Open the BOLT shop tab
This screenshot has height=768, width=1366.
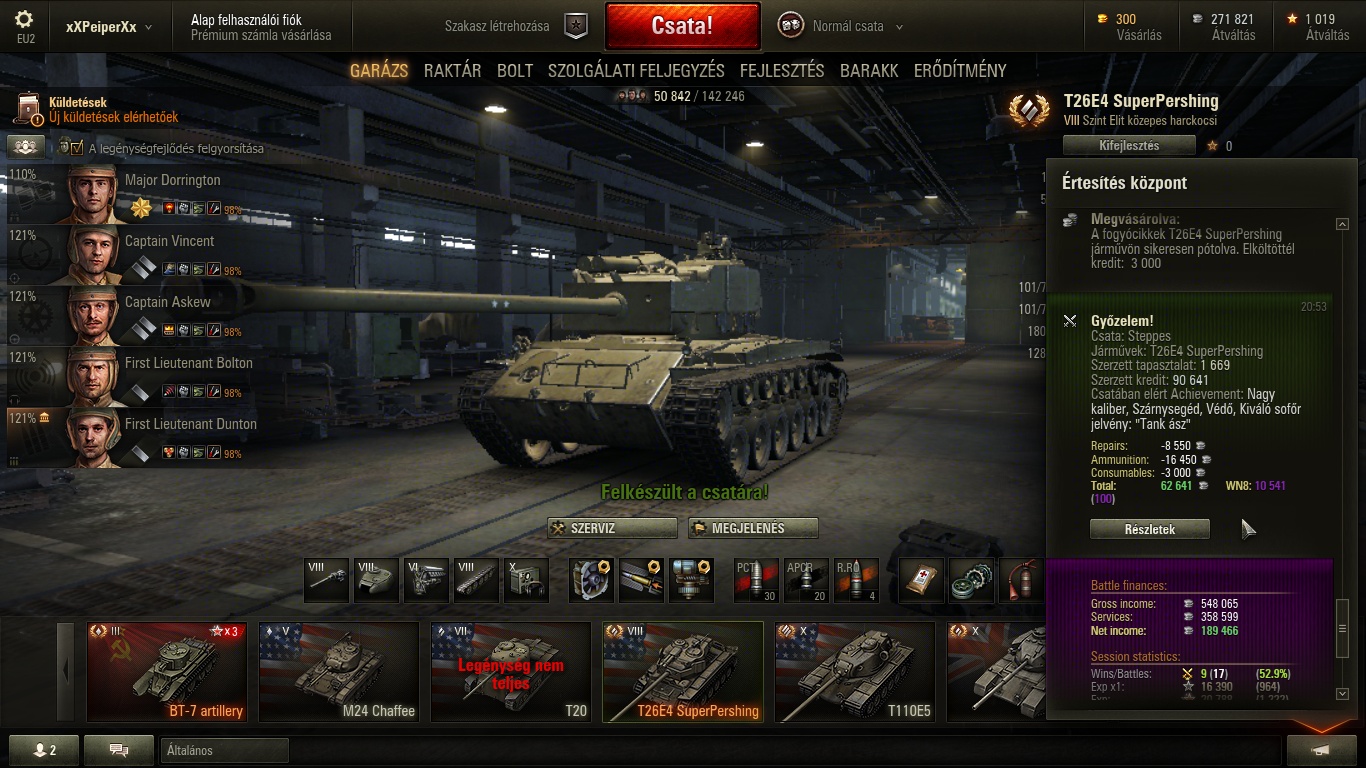click(515, 71)
